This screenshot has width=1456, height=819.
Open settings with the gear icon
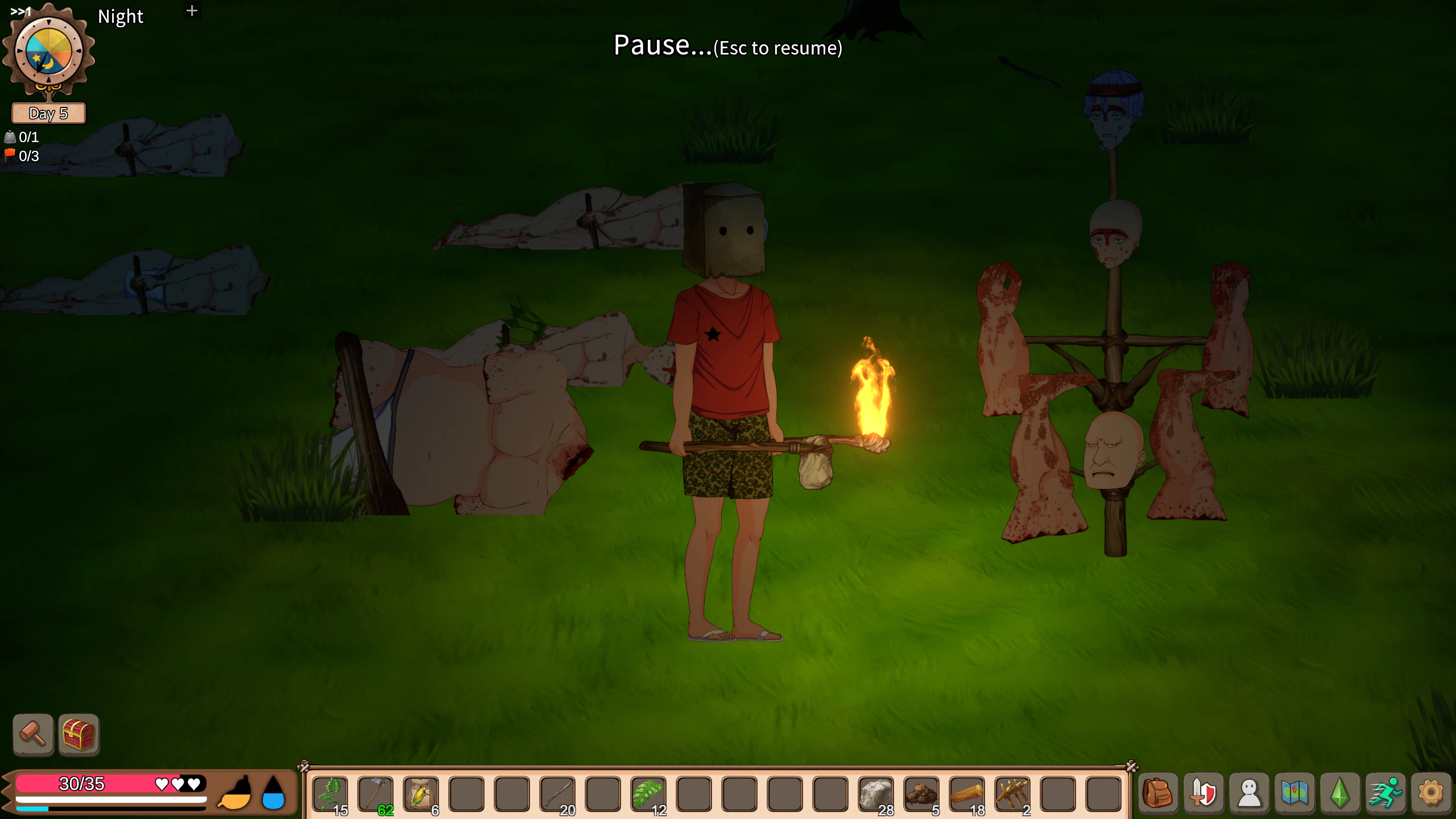[x=1431, y=793]
